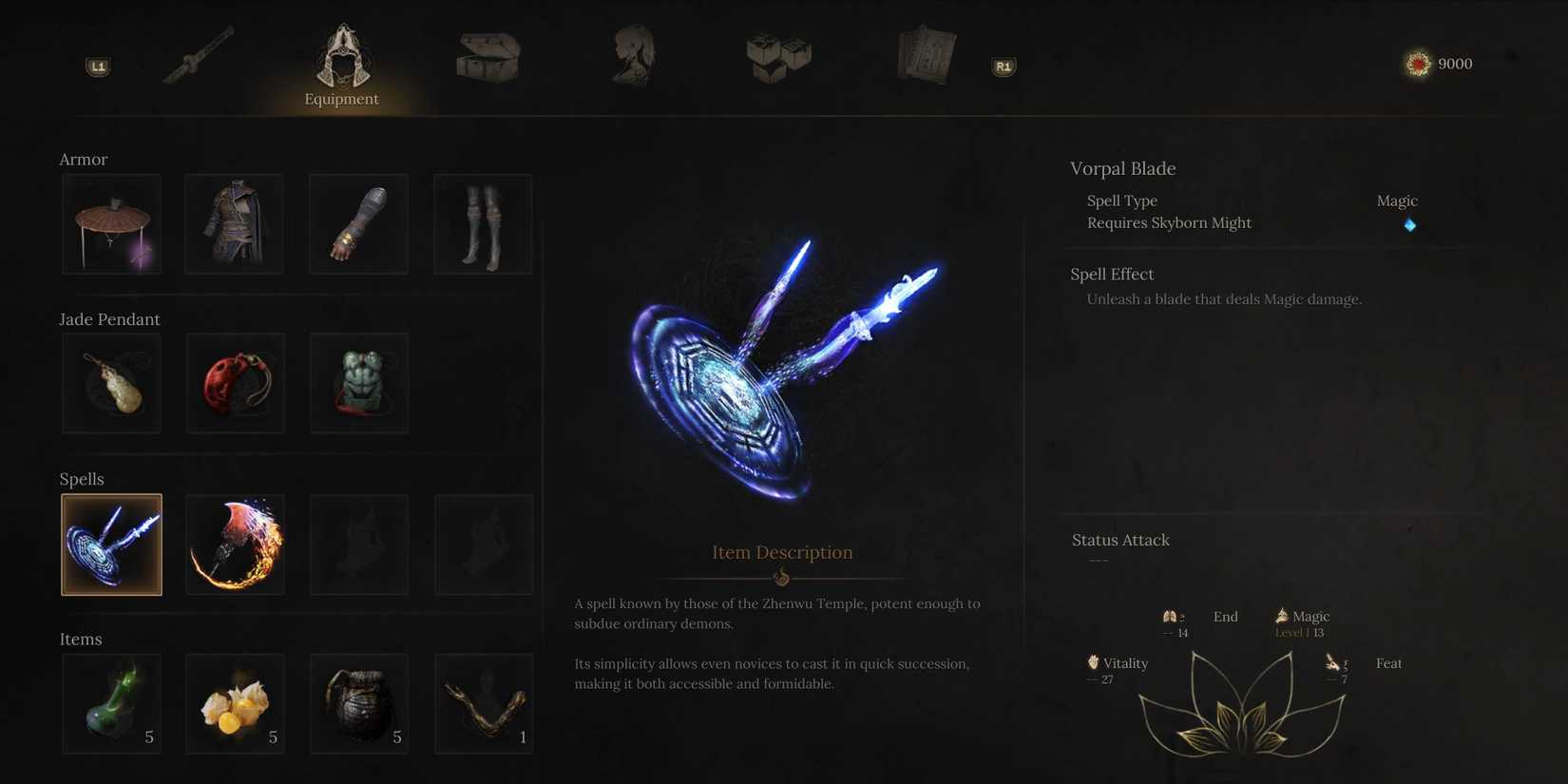
Task: Open the character profile tab icon
Action: [632, 54]
